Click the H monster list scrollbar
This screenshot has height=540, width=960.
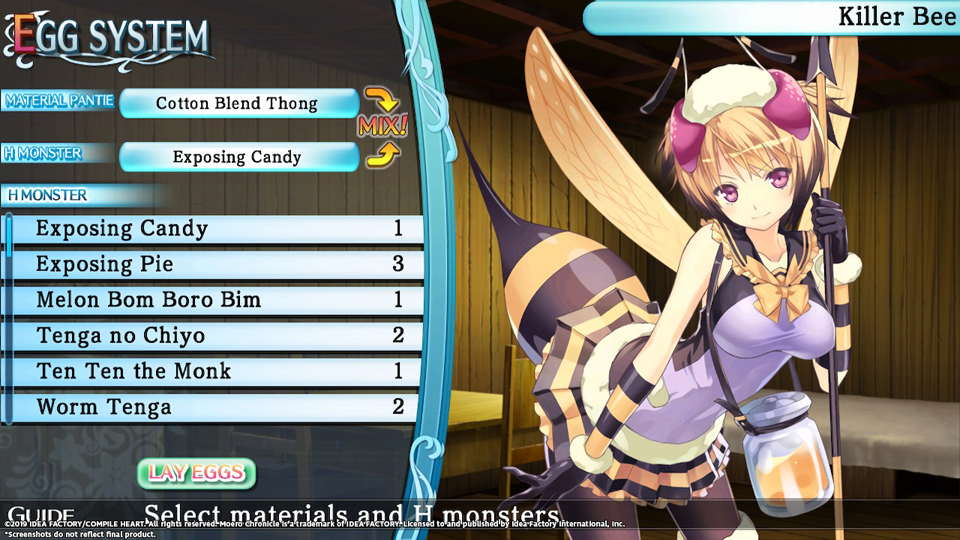(9, 240)
